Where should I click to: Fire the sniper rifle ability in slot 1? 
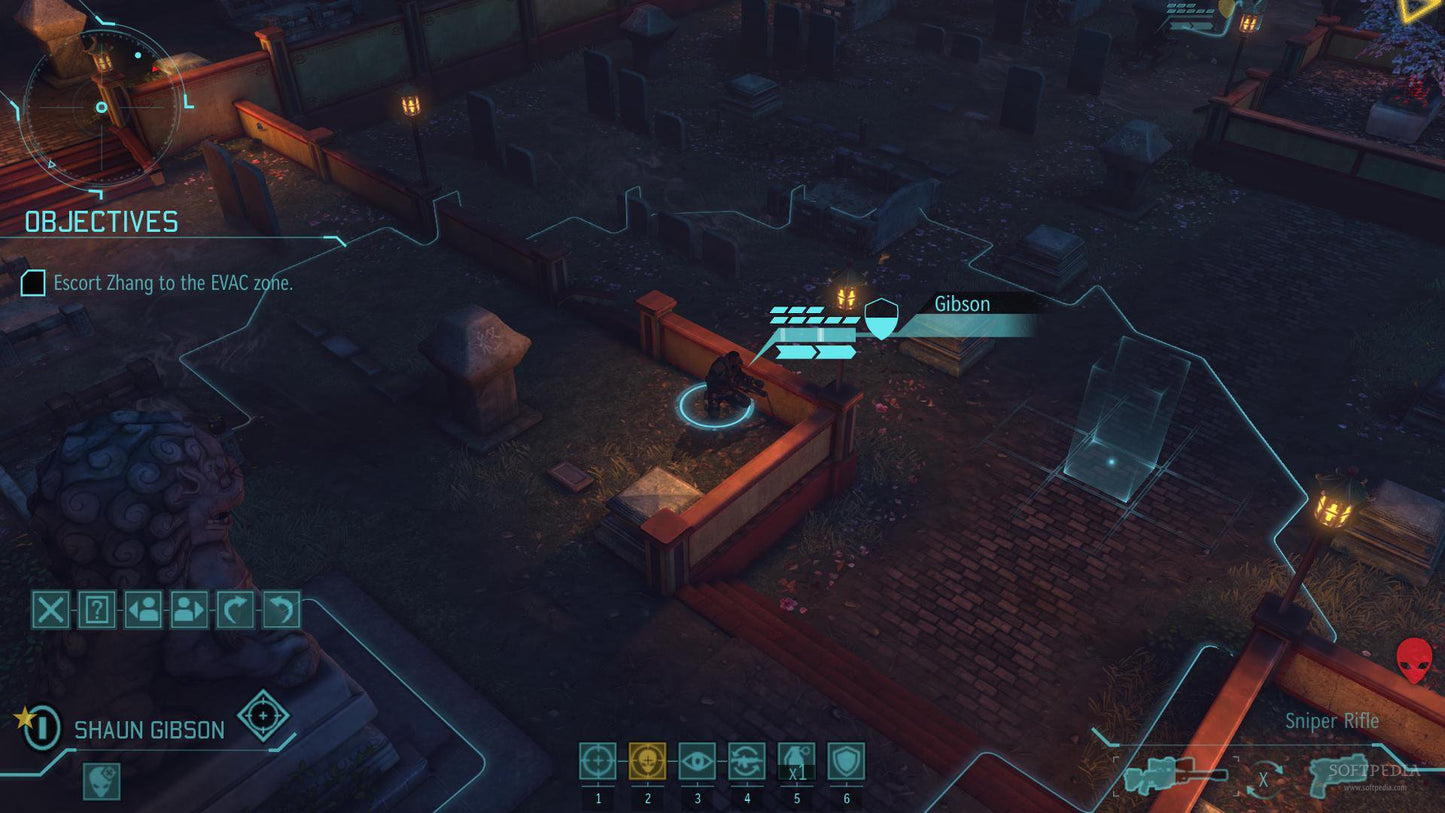(x=597, y=762)
